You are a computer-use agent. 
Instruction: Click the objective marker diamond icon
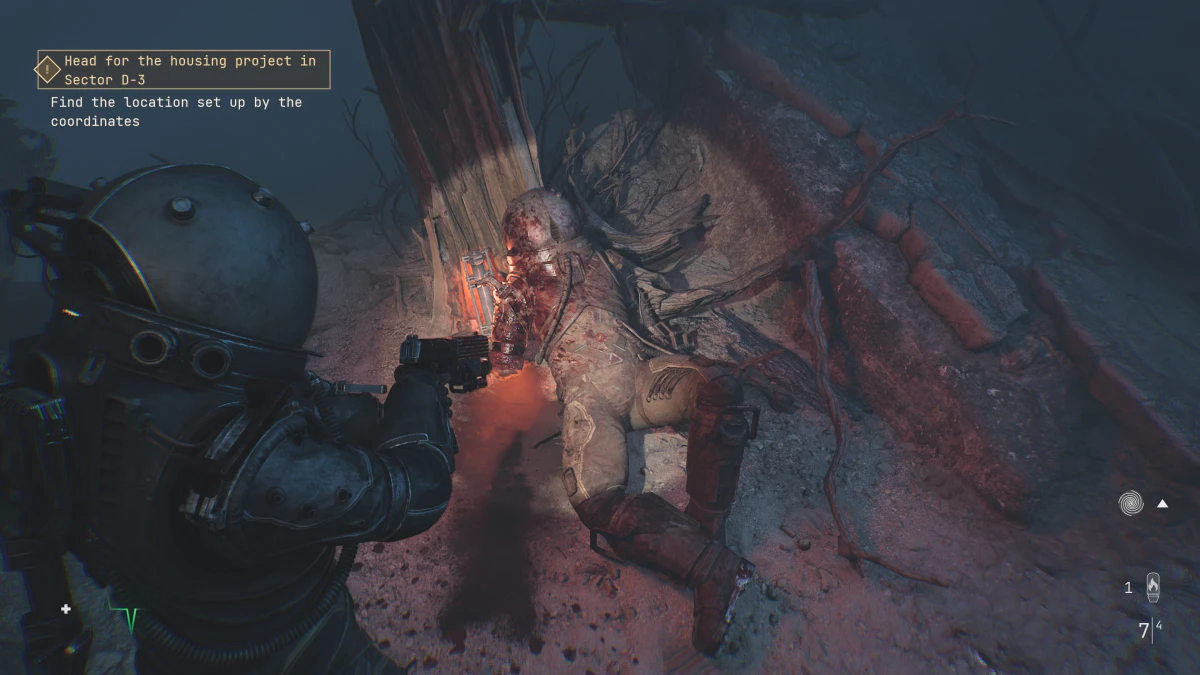[47, 70]
